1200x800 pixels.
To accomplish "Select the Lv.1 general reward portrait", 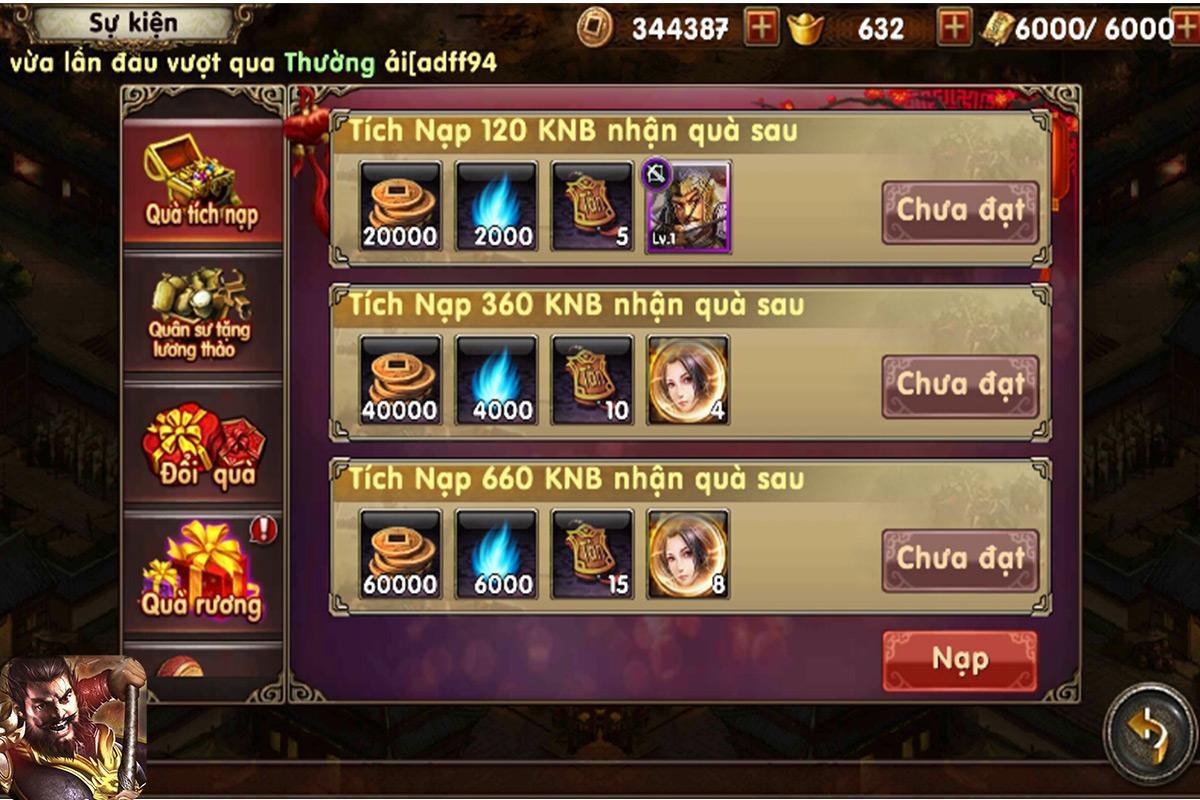I will pos(688,207).
